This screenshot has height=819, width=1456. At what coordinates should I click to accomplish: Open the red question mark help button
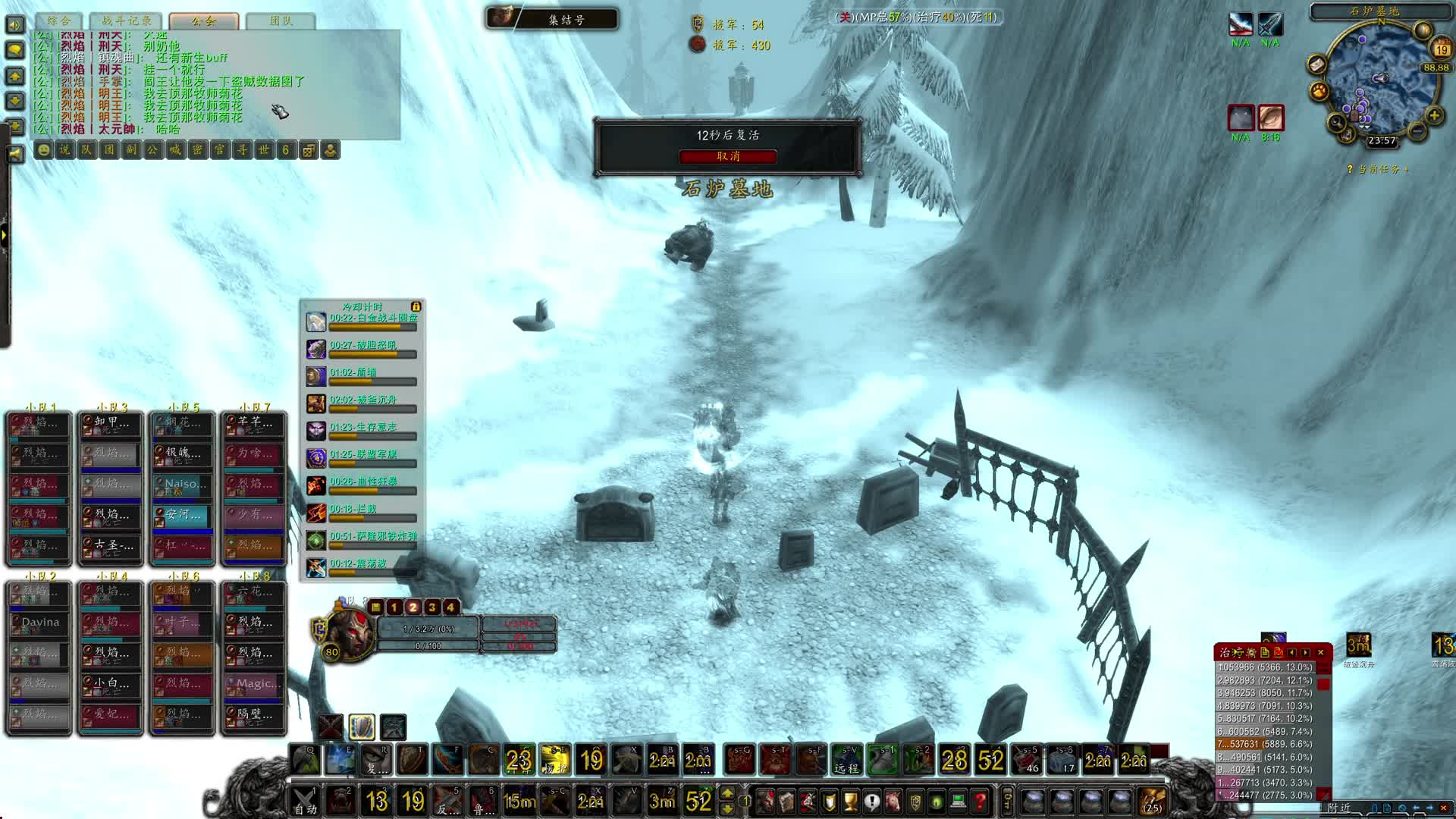pos(980,801)
